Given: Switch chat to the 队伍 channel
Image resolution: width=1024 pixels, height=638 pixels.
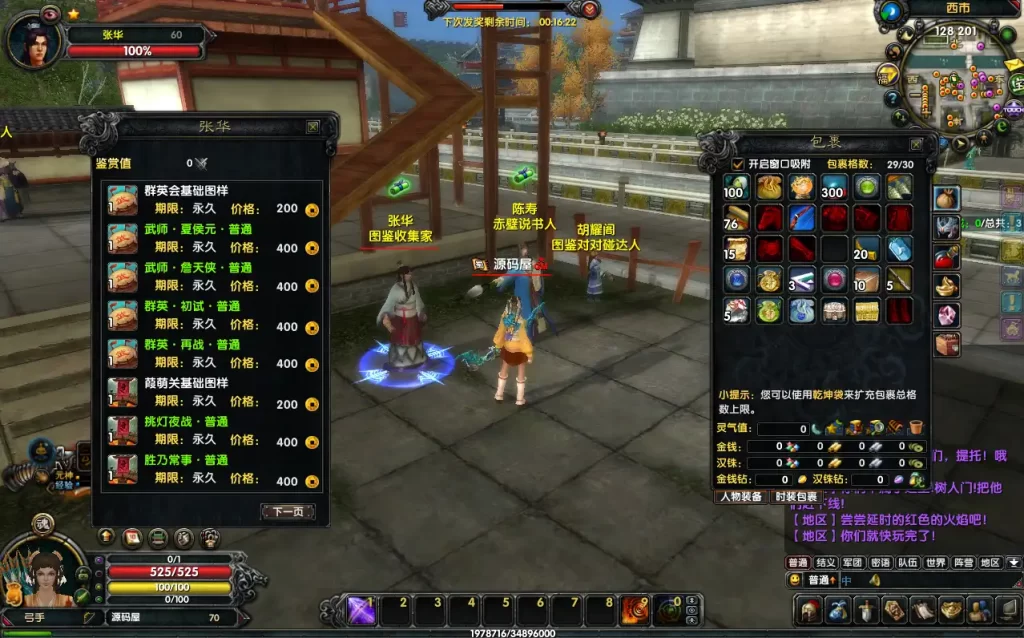Looking at the screenshot, I should 907,563.
